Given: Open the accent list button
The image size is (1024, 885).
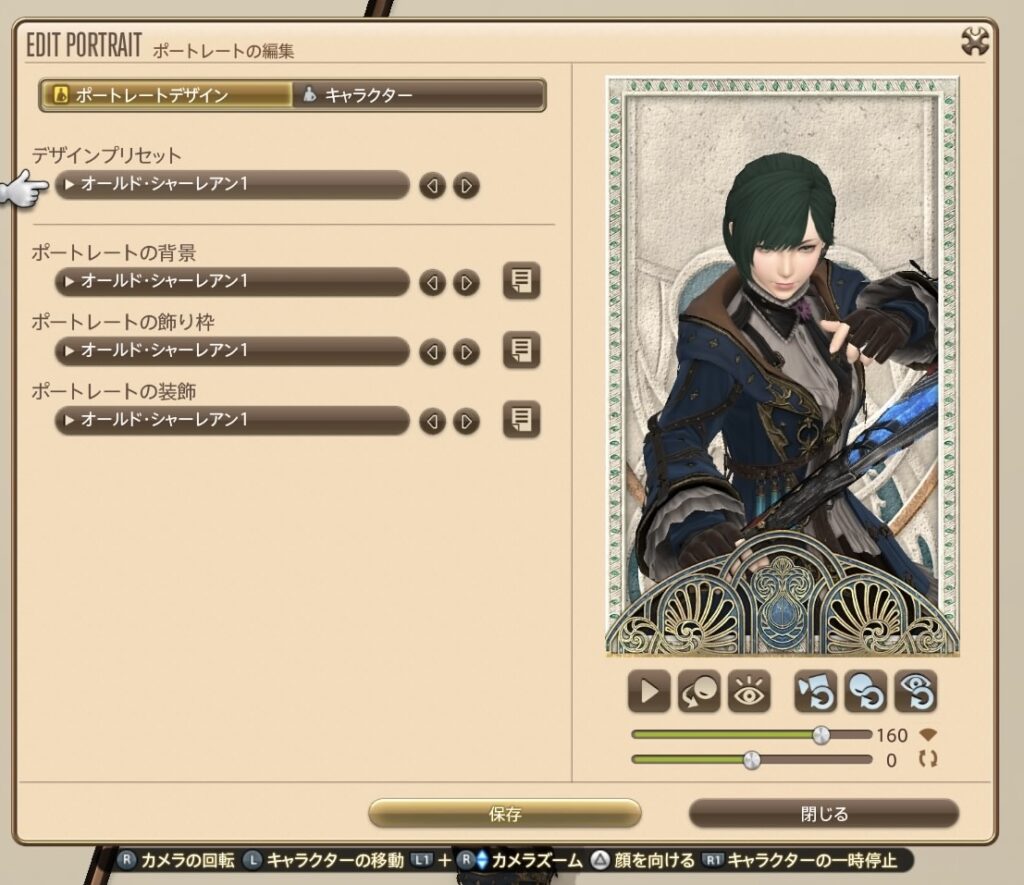Looking at the screenshot, I should tap(521, 420).
